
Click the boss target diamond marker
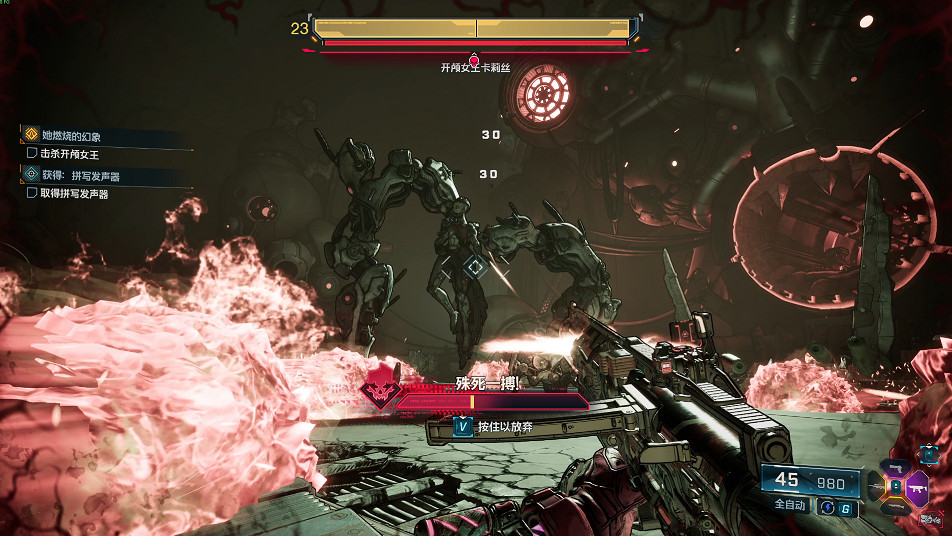[x=475, y=266]
